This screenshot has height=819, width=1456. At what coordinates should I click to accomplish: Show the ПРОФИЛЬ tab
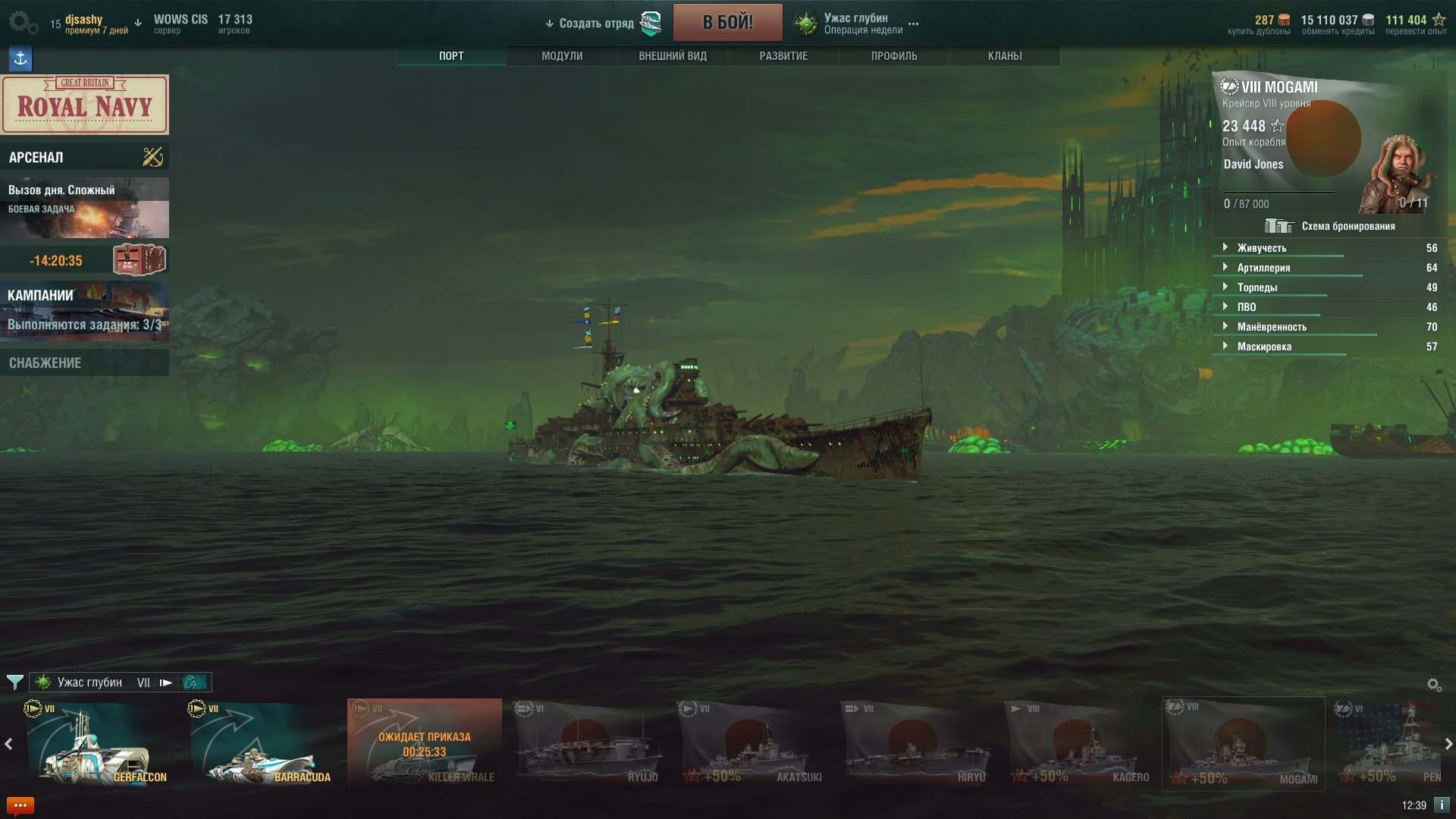click(x=894, y=56)
